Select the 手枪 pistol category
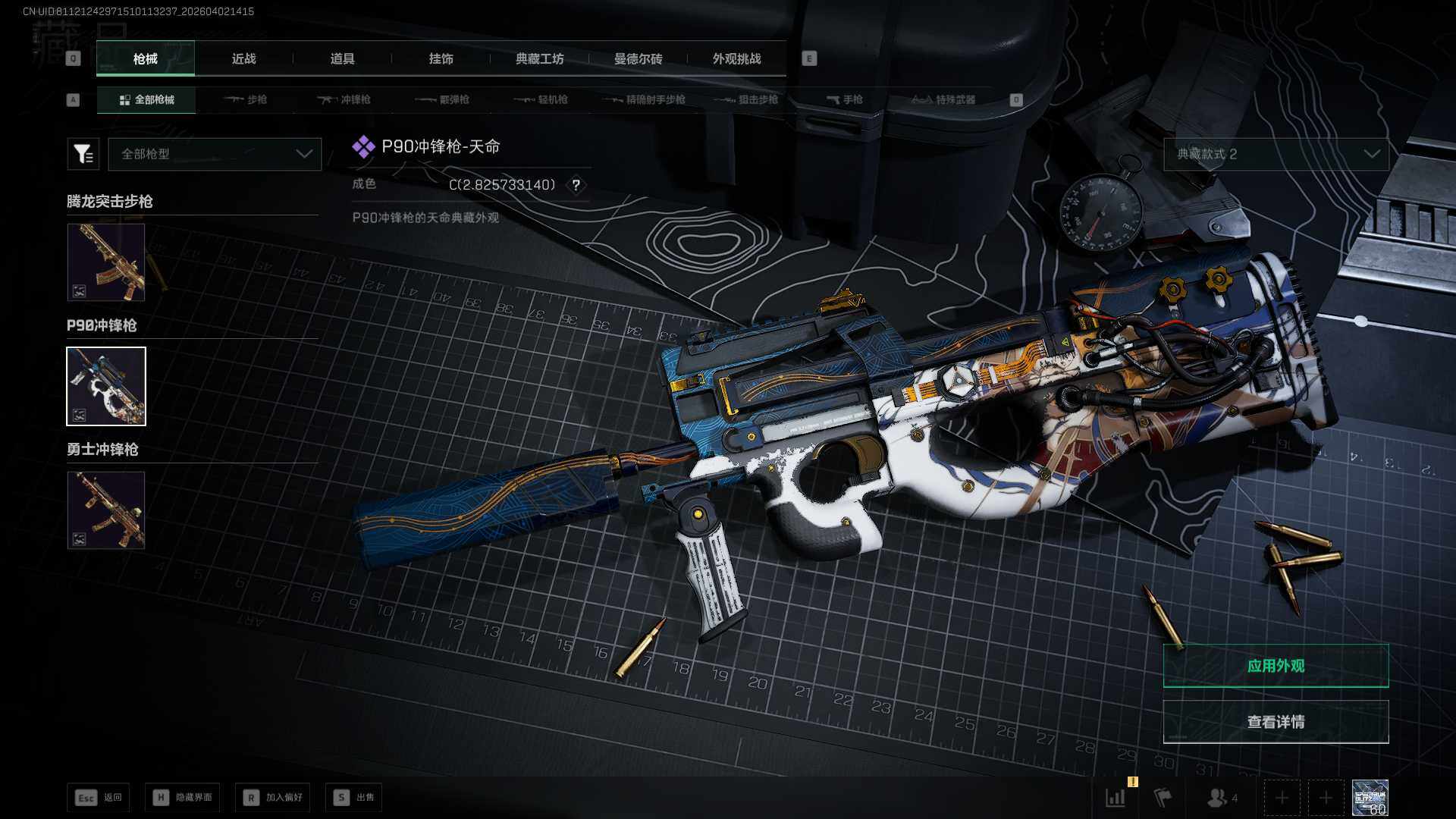 coord(845,99)
